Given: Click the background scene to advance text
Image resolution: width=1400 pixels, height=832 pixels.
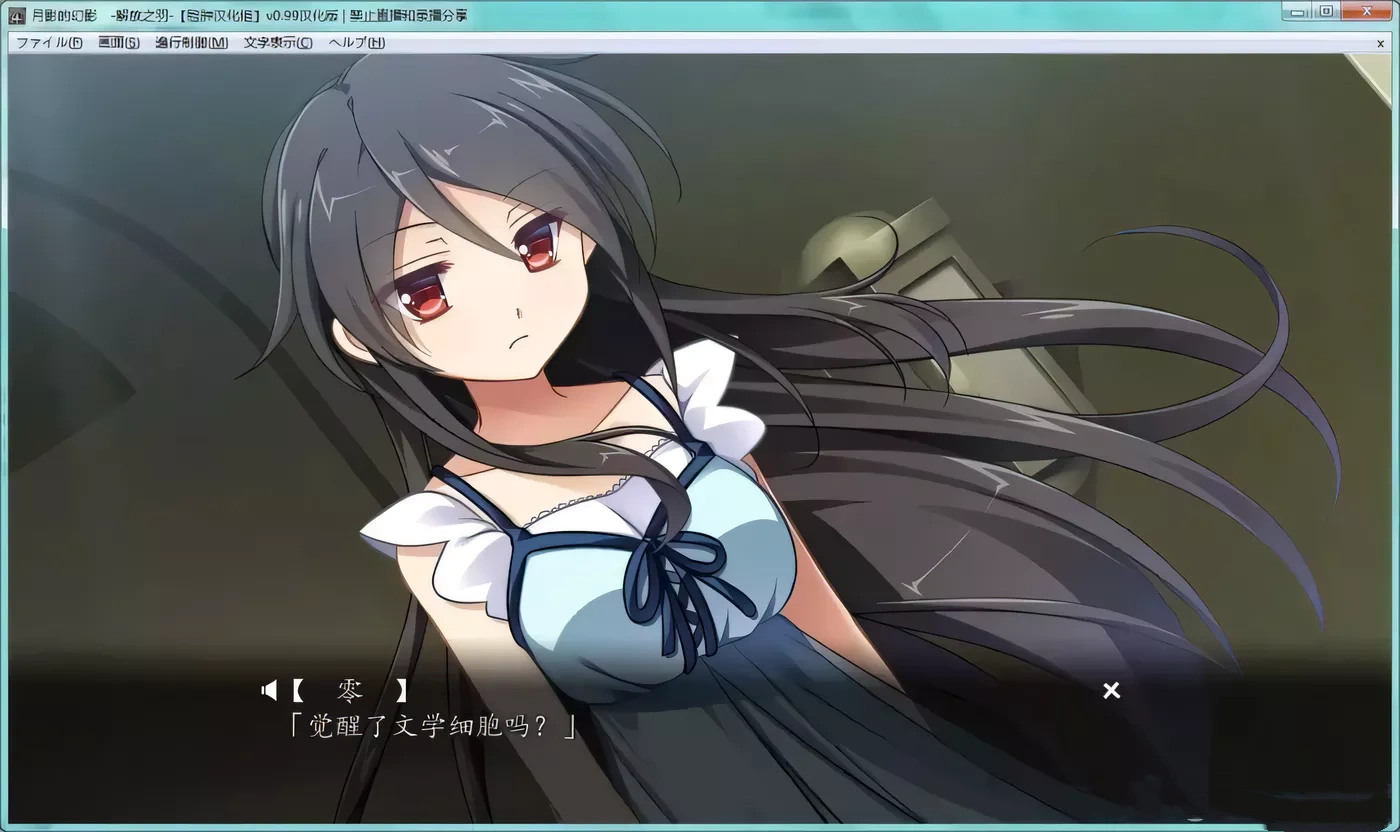Looking at the screenshot, I should pyautogui.click(x=1200, y=150).
